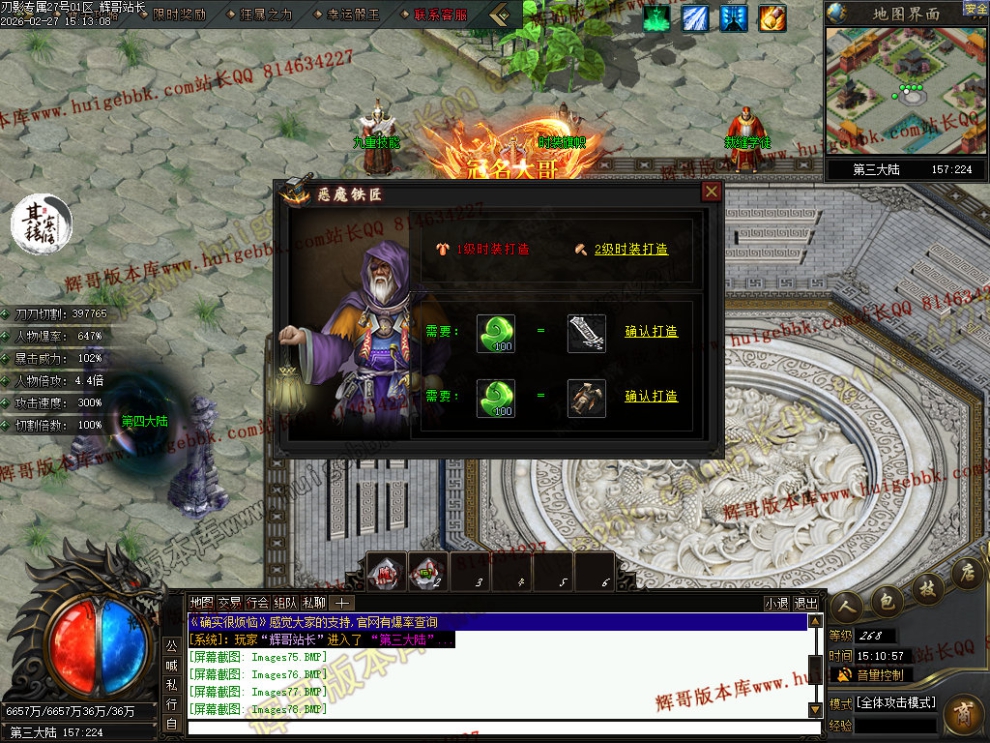Open the 人 character panel button
Viewport: 990px width, 743px height.
(x=846, y=606)
